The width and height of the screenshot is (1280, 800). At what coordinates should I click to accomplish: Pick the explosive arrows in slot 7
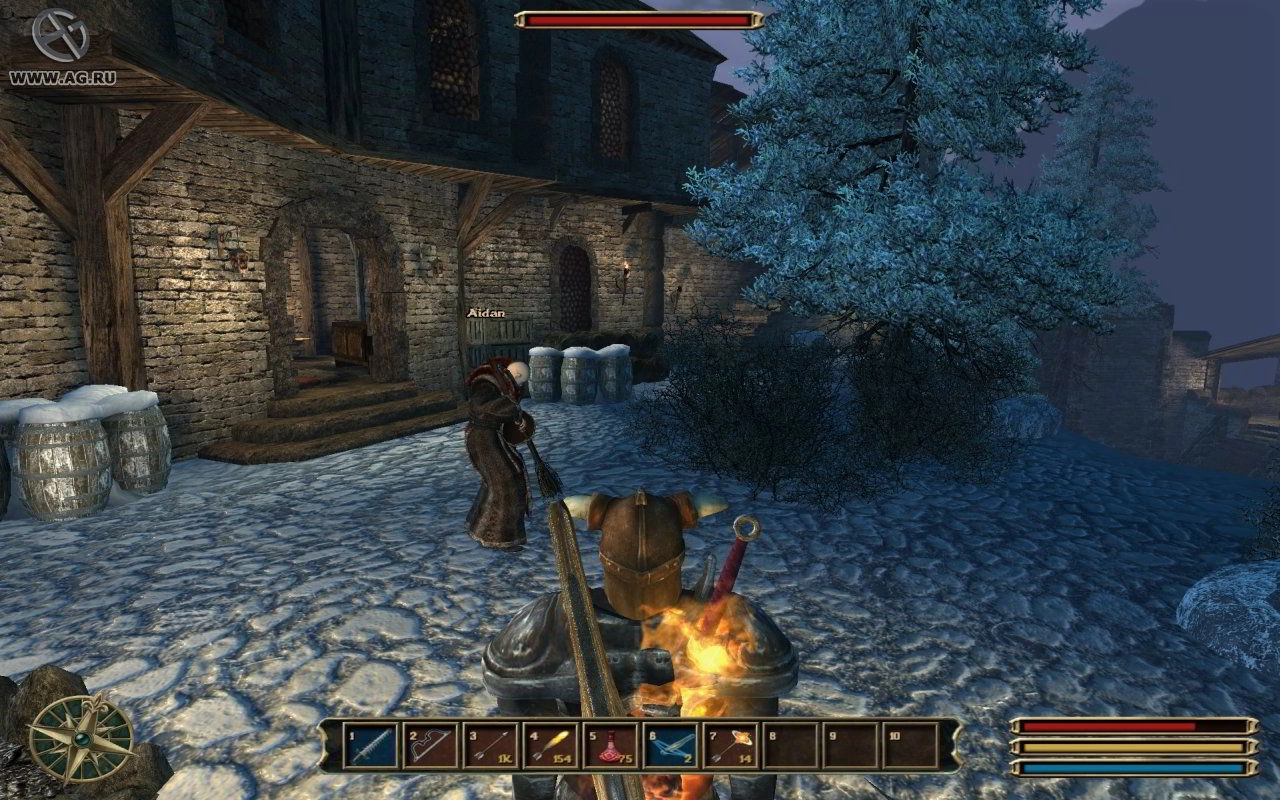pyautogui.click(x=730, y=746)
